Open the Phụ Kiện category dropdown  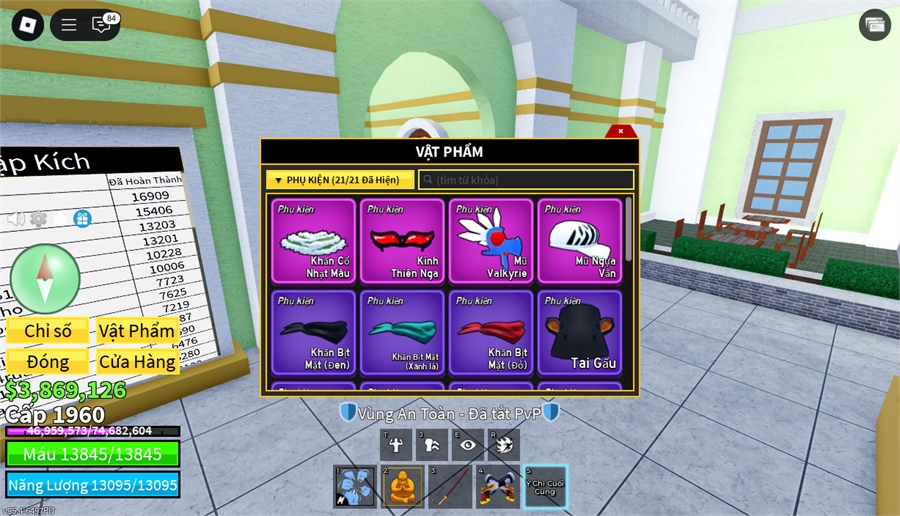click(x=340, y=180)
